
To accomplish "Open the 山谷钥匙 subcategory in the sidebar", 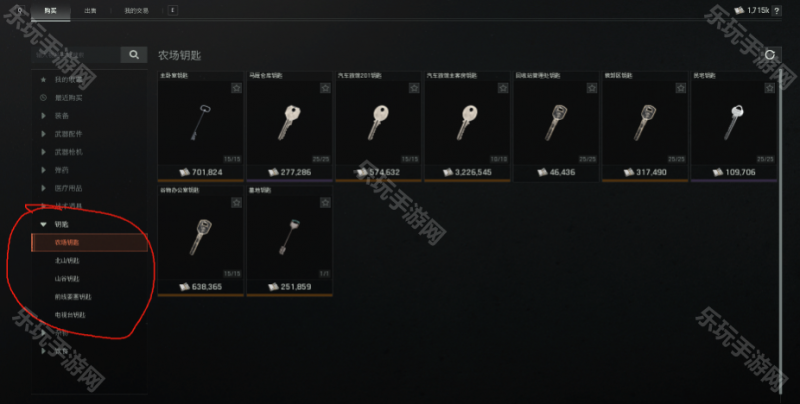I will click(x=67, y=278).
